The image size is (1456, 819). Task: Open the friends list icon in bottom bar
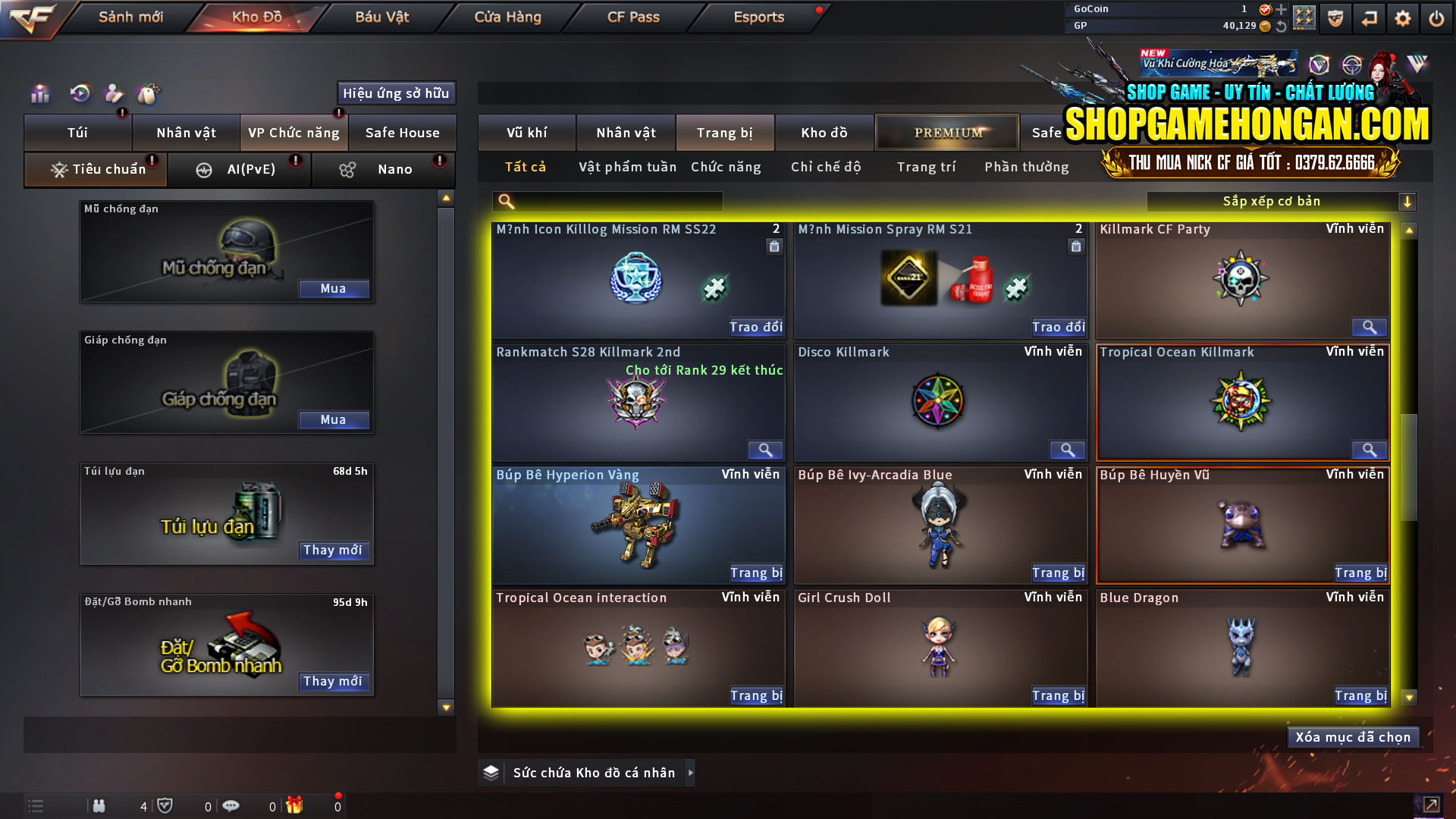(x=99, y=805)
